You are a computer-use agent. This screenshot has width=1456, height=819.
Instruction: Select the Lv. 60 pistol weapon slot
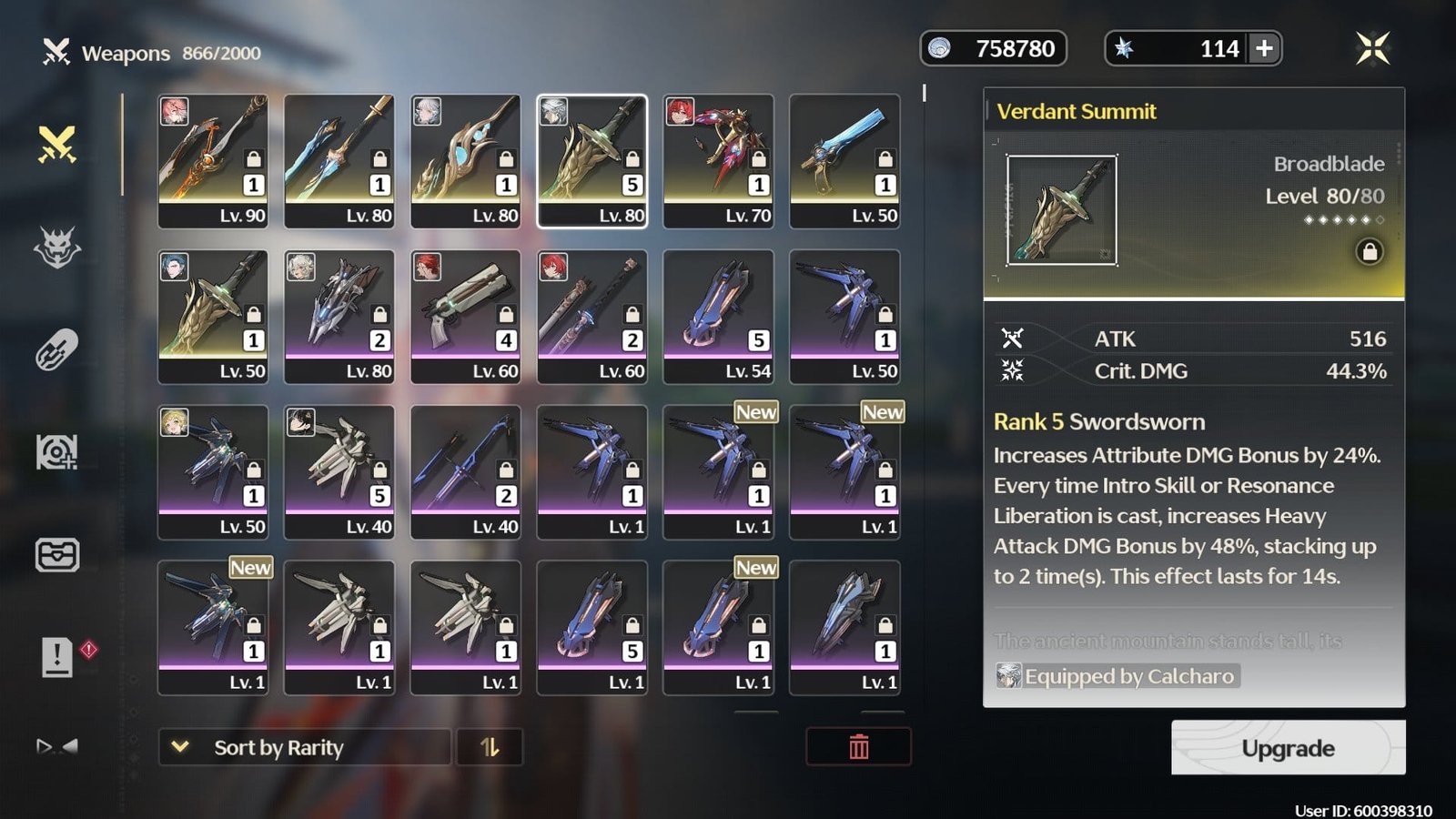(x=466, y=317)
